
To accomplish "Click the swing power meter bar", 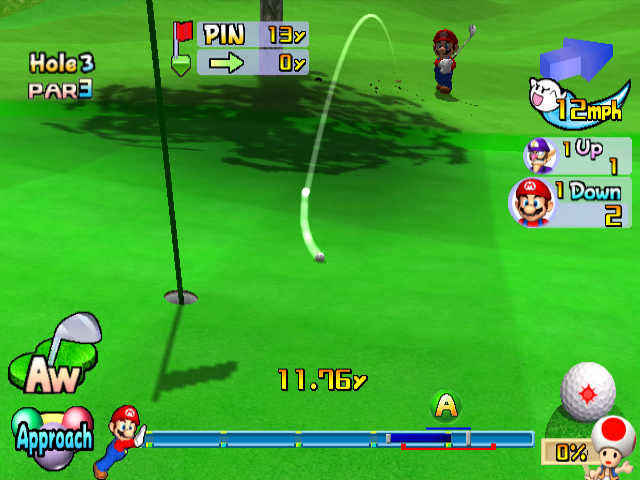I will pyautogui.click(x=340, y=438).
